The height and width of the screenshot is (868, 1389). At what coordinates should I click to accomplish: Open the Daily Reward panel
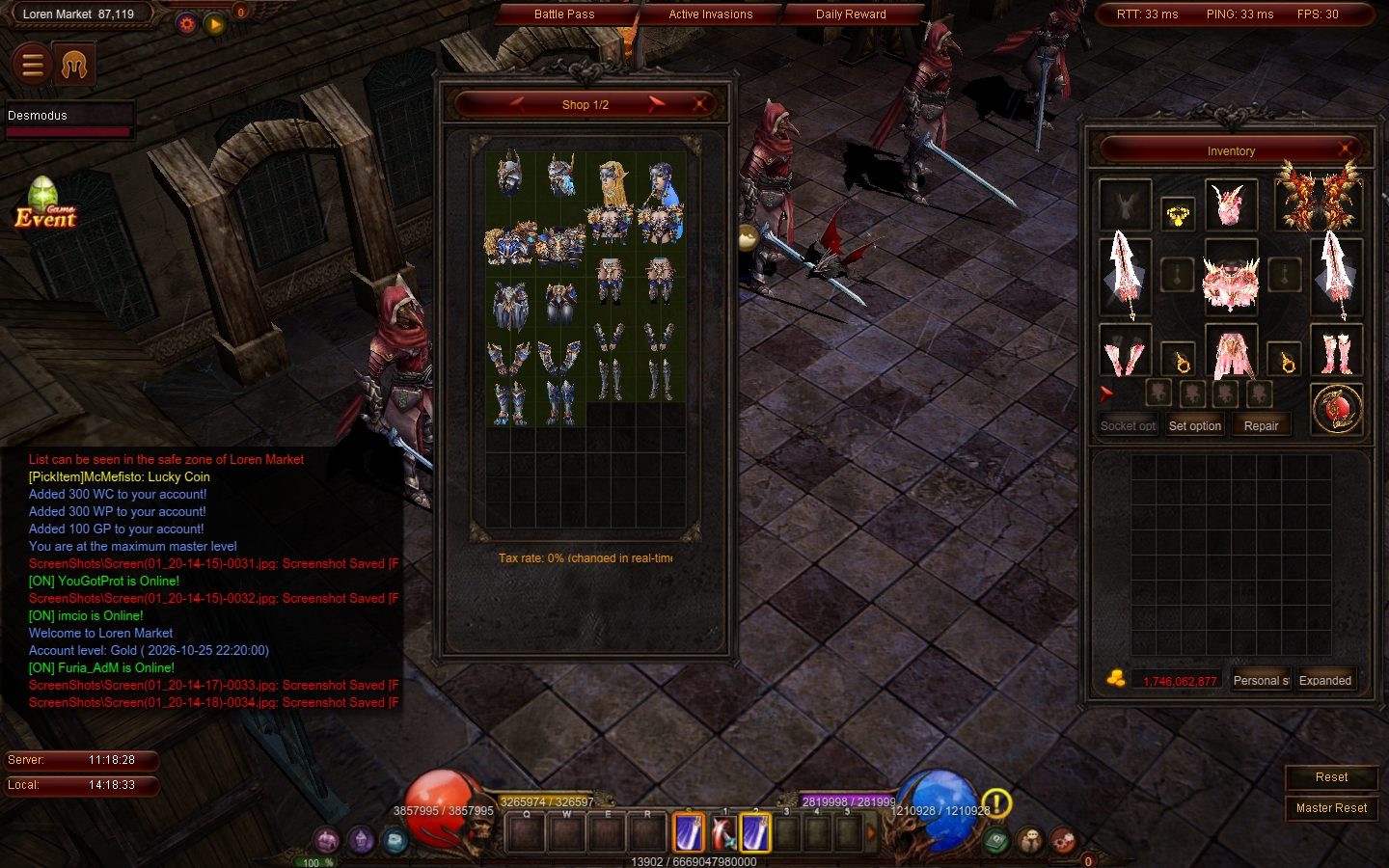coord(851,14)
